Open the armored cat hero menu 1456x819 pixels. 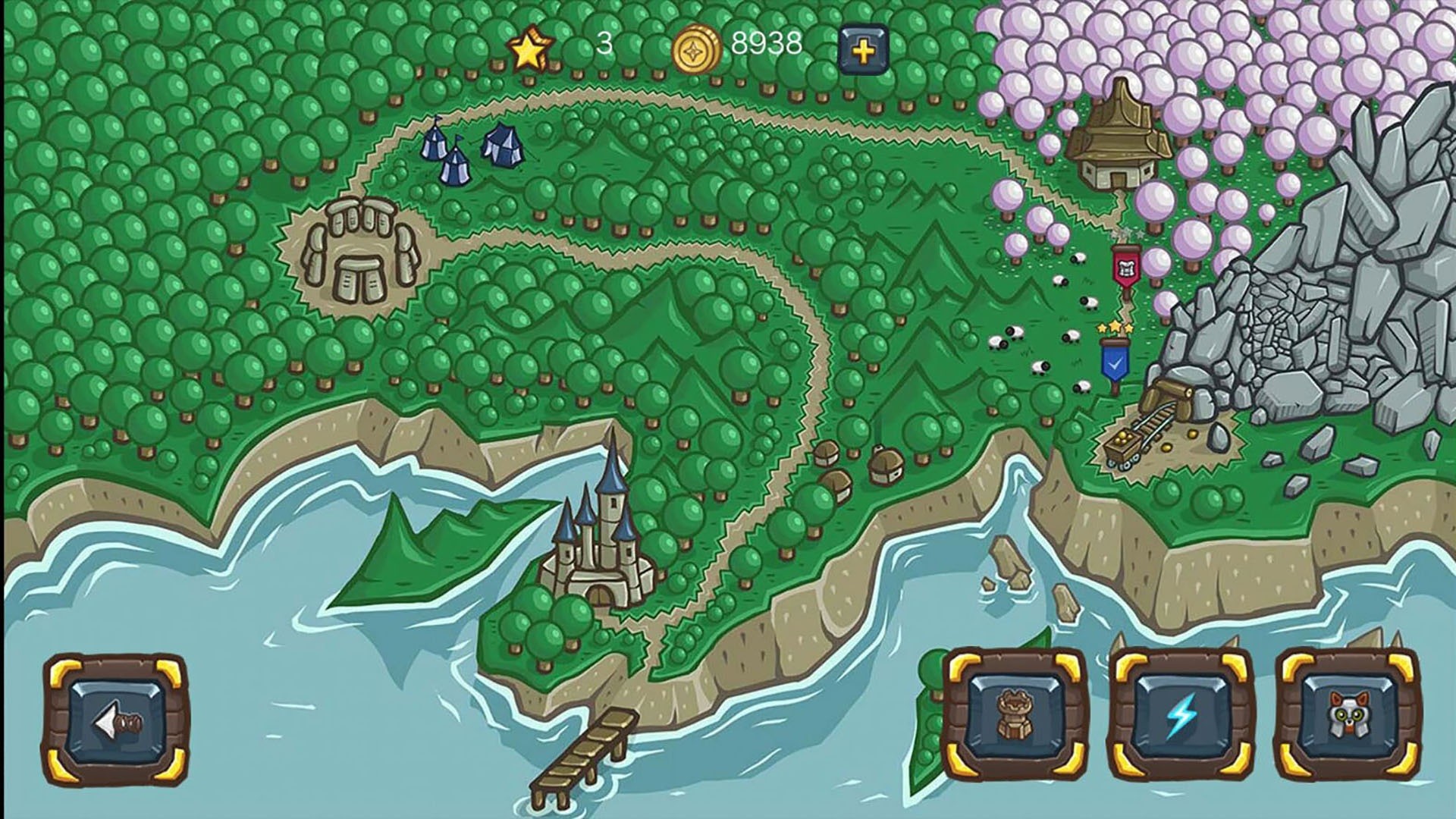coord(1347,714)
